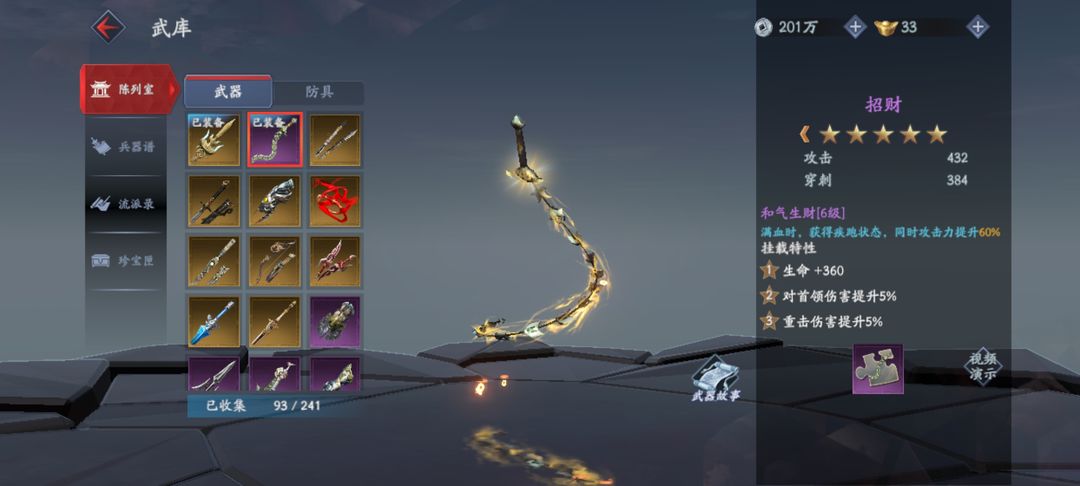Go back with the red arrow button
The width and height of the screenshot is (1080, 486).
click(108, 26)
